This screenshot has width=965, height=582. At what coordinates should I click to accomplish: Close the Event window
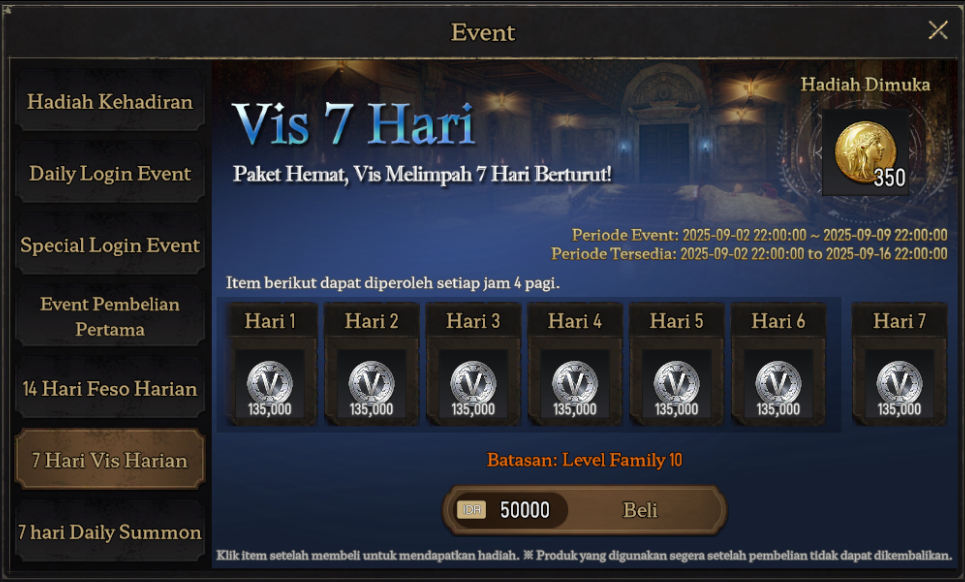937,30
